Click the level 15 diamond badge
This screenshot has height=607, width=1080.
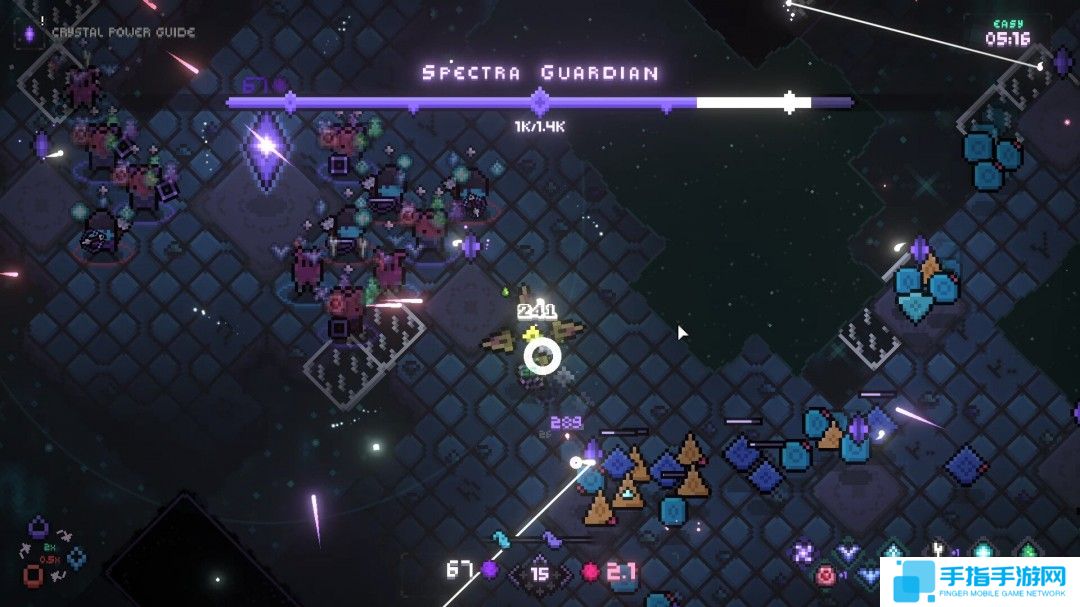click(540, 574)
